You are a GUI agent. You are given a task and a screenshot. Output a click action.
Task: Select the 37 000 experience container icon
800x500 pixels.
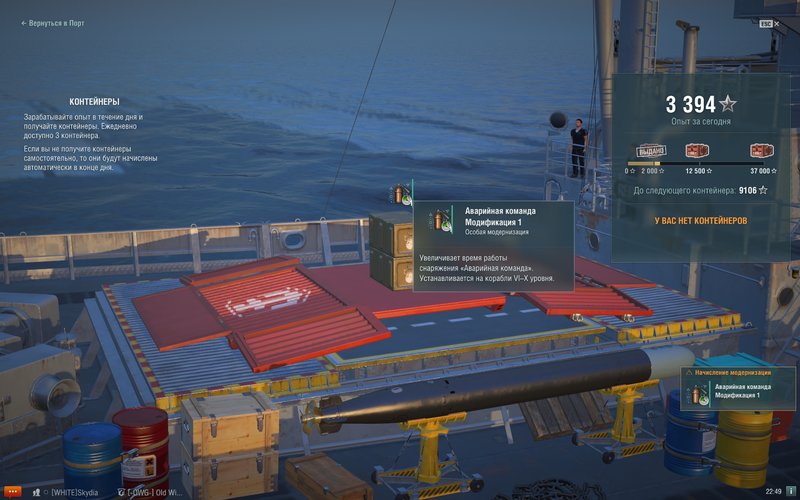coord(763,152)
